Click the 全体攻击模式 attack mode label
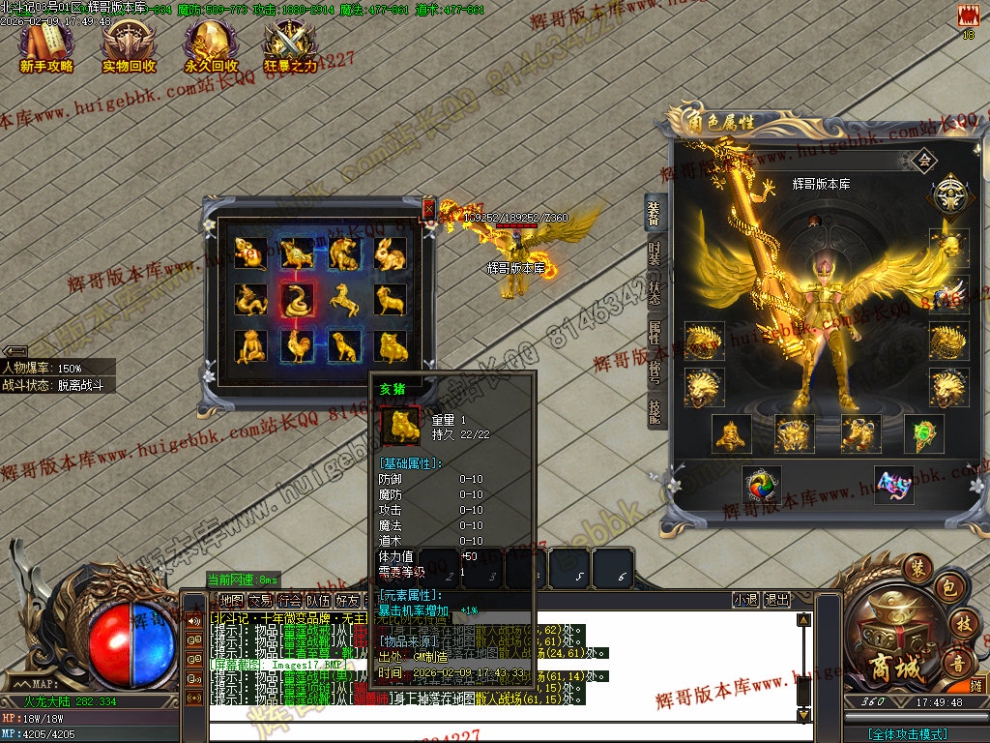Viewport: 990px width, 743px height. click(908, 734)
